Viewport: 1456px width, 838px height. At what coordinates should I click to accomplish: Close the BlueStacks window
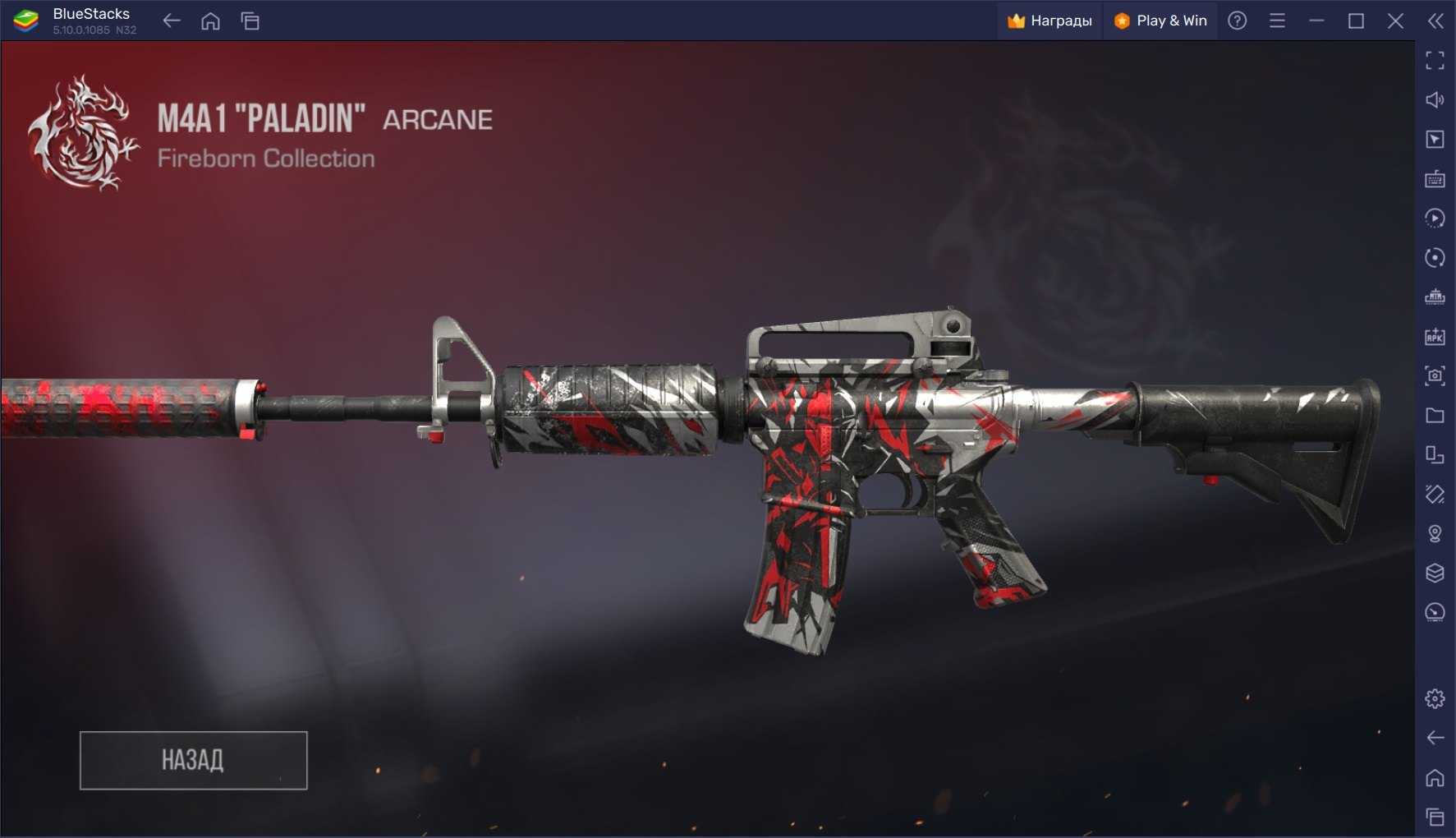(x=1395, y=21)
